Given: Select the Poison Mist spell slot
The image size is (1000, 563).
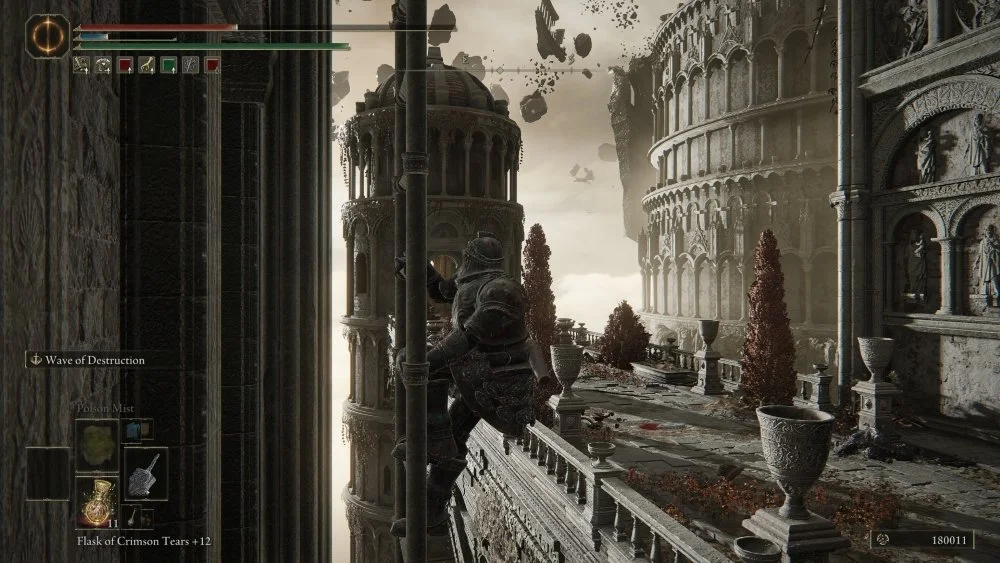Looking at the screenshot, I should [x=97, y=443].
